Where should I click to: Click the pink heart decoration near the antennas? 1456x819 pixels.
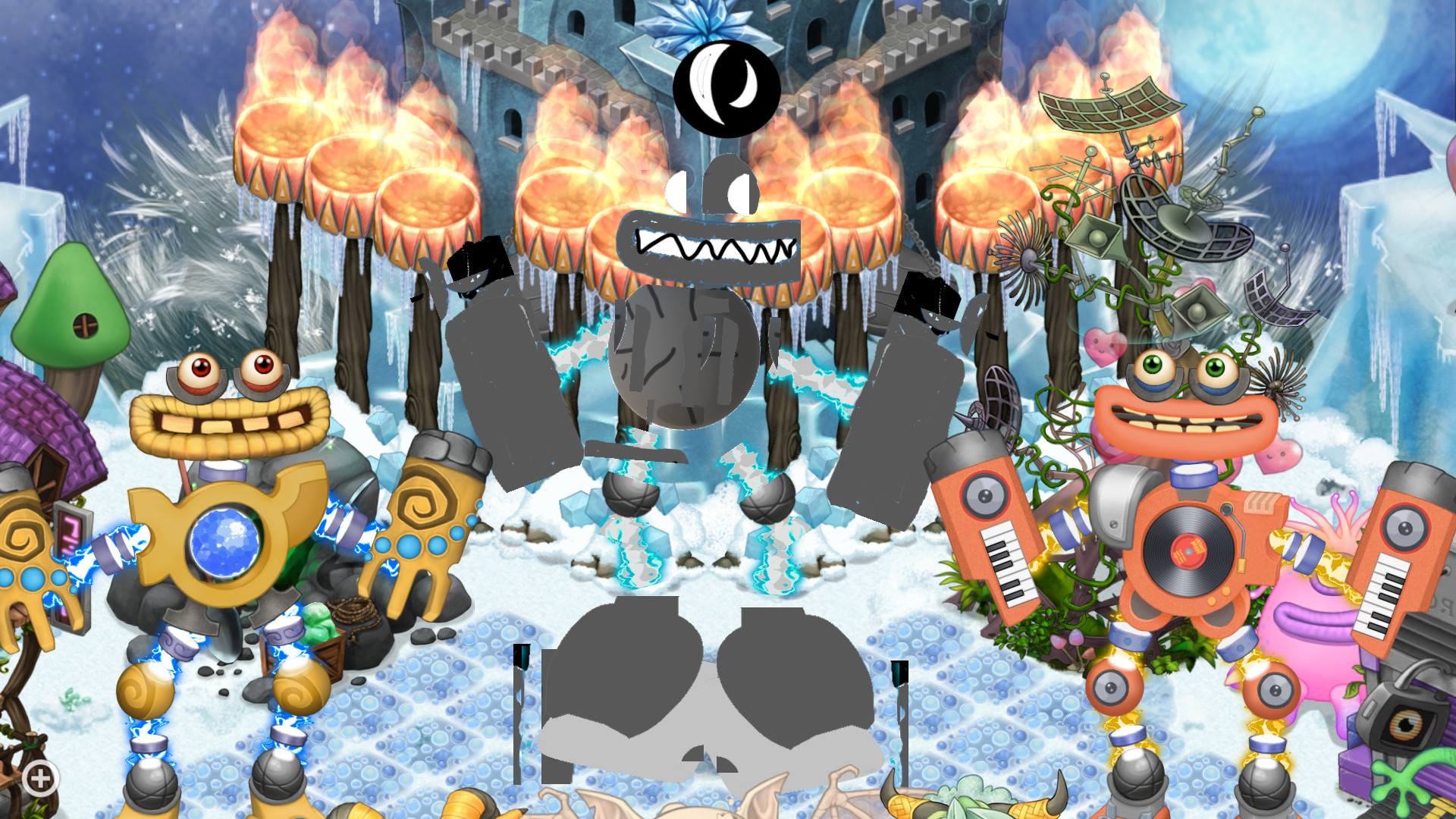coord(1105,345)
